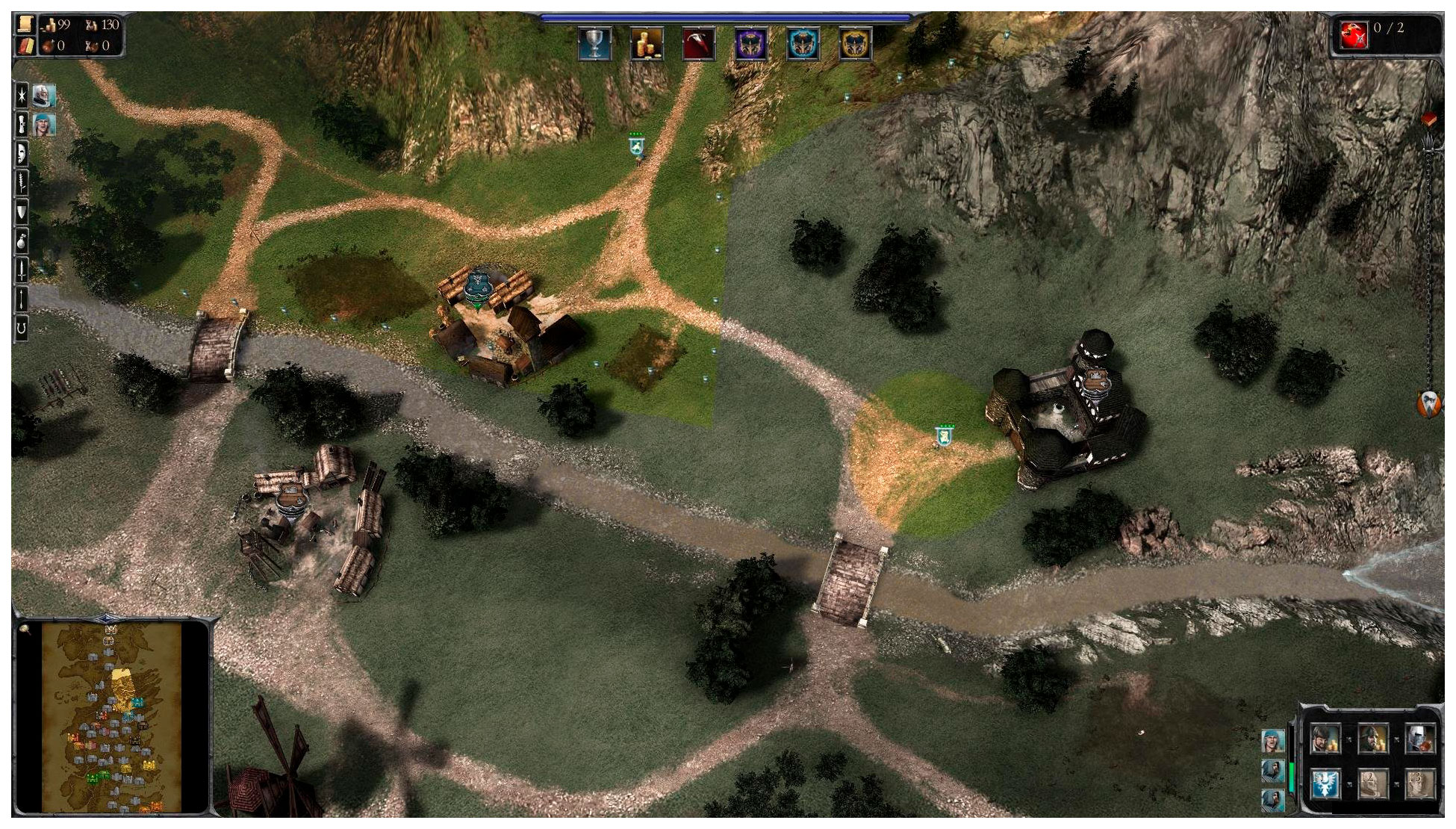Viewport: 1456px width, 829px height.
Task: Click the horseshoe toolbar button
Action: click(x=22, y=327)
